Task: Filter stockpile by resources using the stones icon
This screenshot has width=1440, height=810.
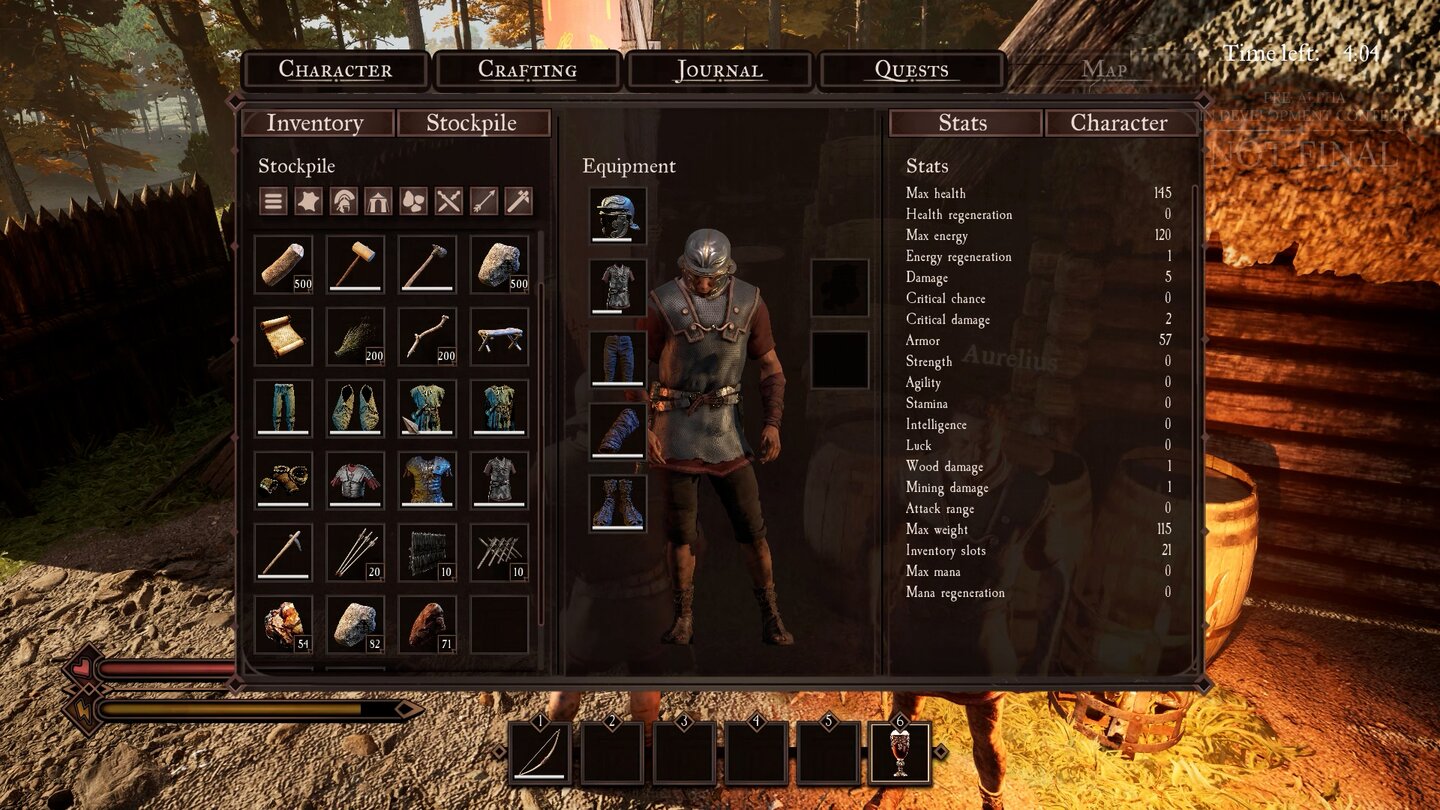Action: click(414, 201)
